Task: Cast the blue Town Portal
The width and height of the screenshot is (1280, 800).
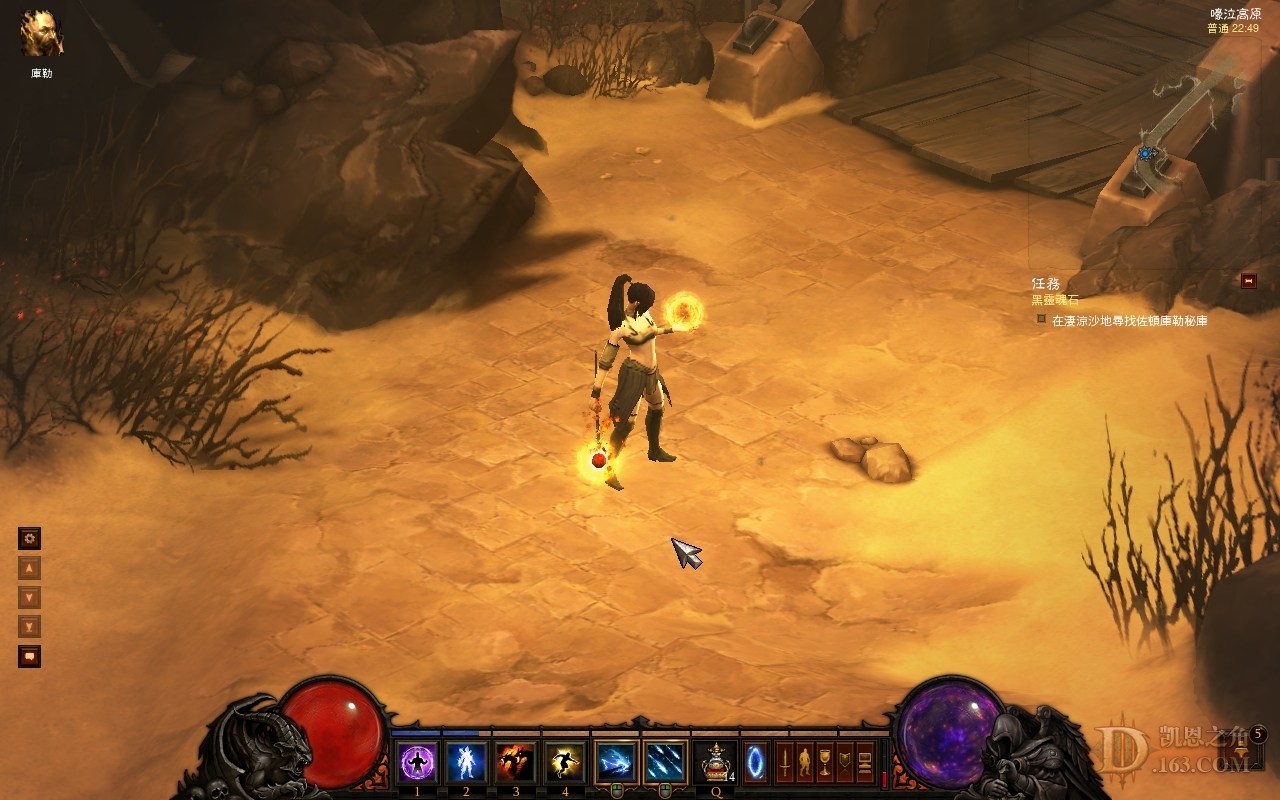Action: click(x=756, y=762)
